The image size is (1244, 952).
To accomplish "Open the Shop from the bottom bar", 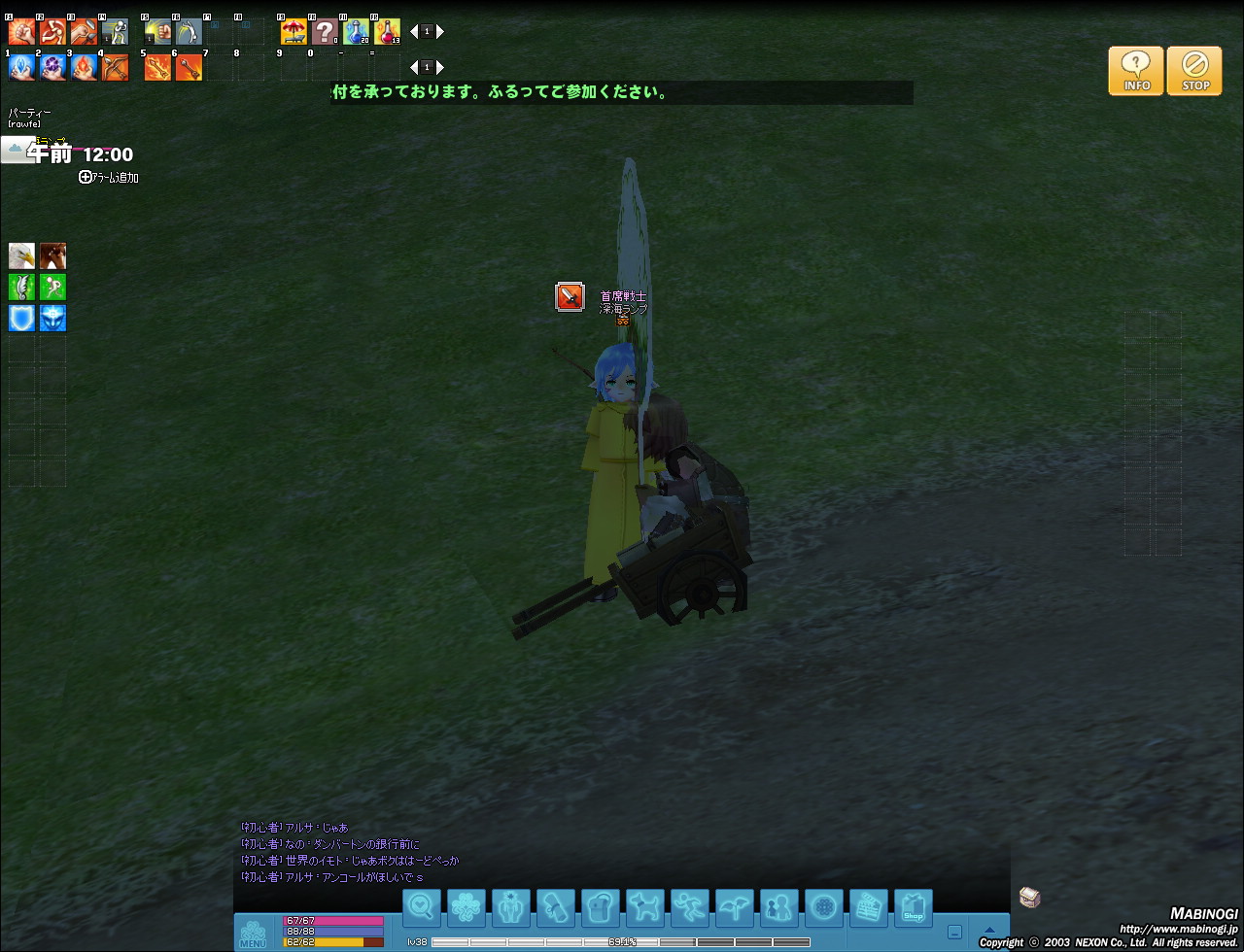I will pos(913,908).
